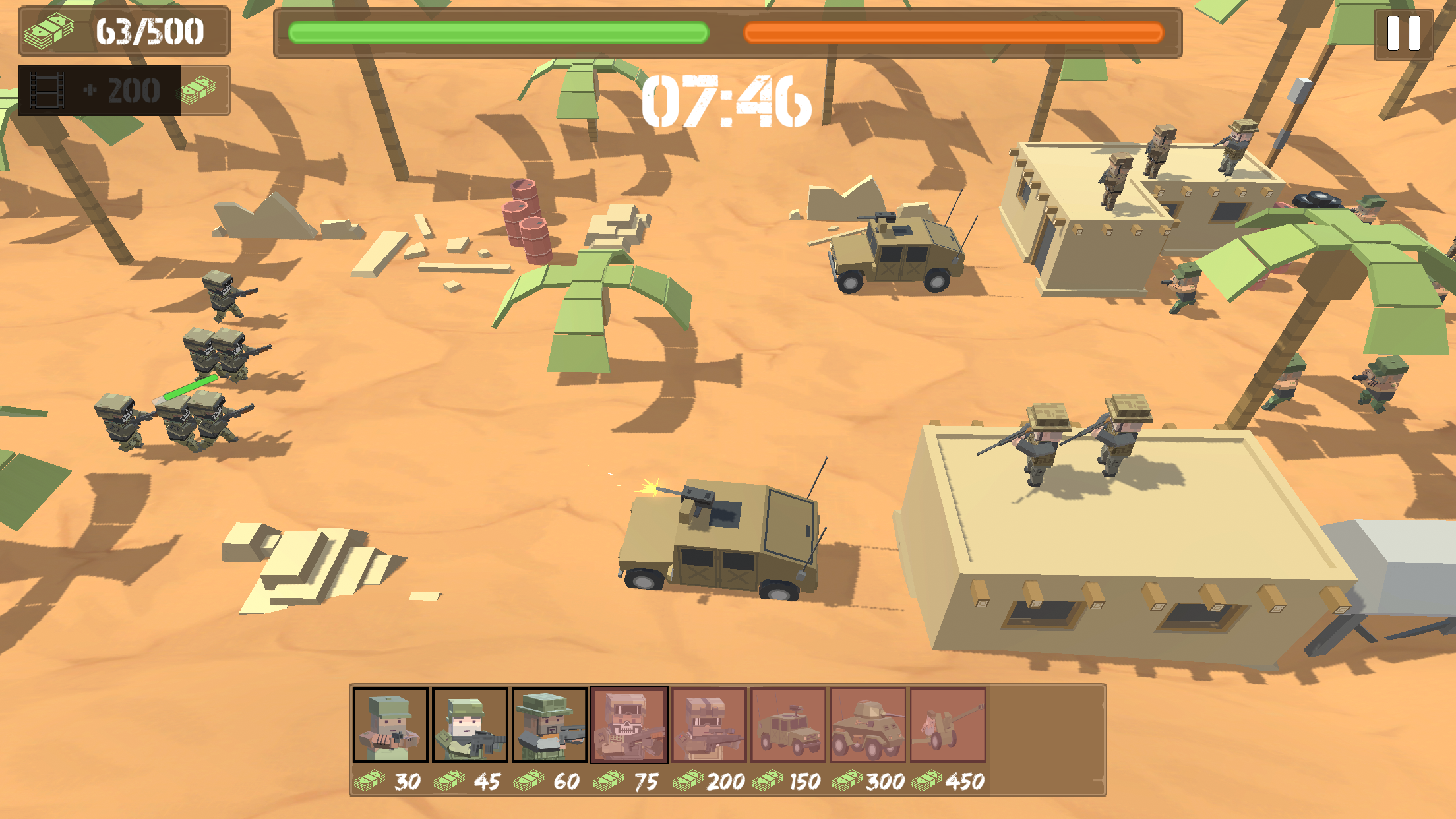The image size is (1456, 819).
Task: Choose the 450-cost artillery cannon
Action: 948,725
